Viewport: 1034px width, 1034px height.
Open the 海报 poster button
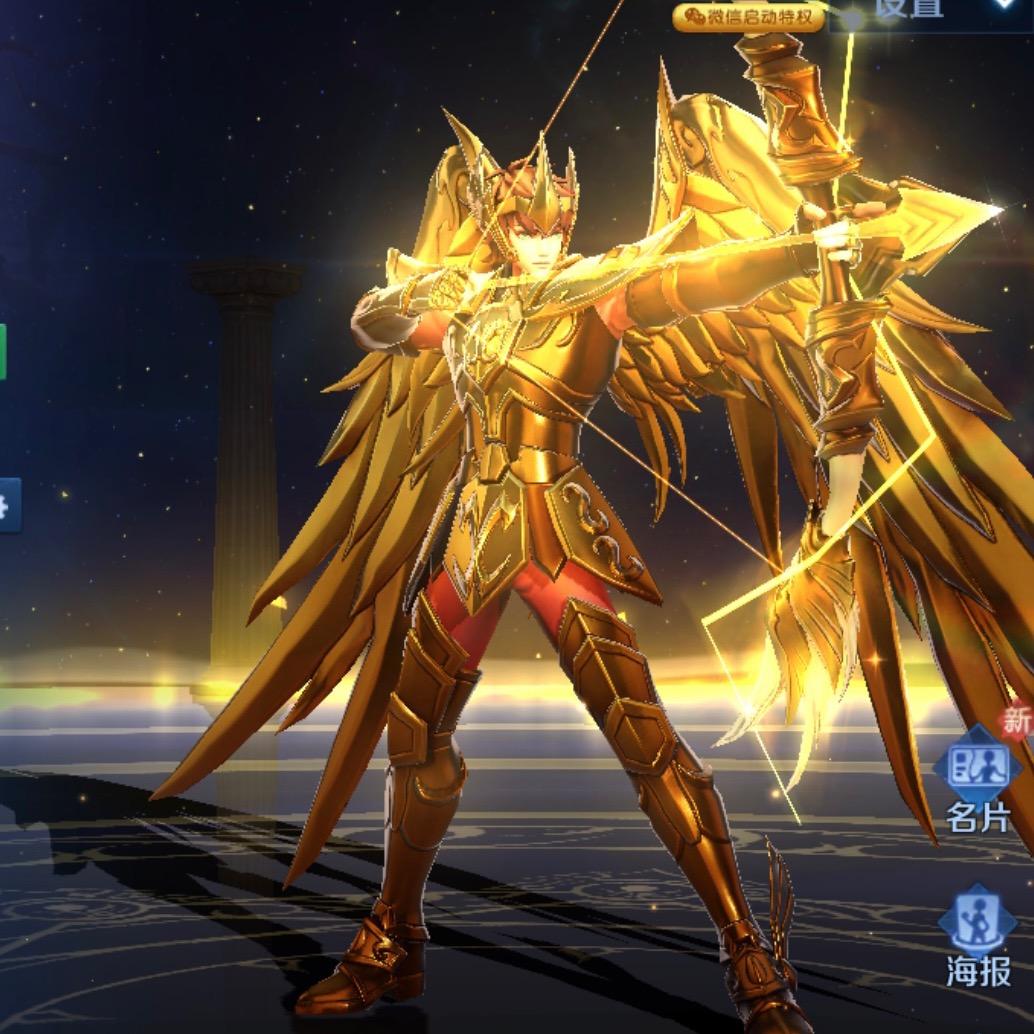coord(977,938)
